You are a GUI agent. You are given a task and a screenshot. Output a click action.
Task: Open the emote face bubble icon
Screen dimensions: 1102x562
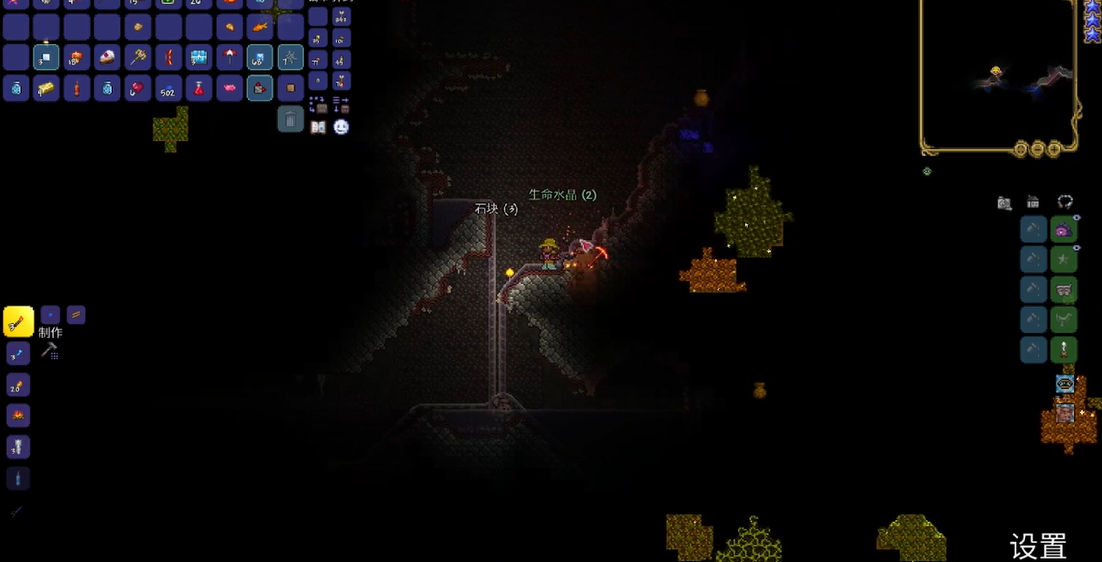pyautogui.click(x=341, y=127)
